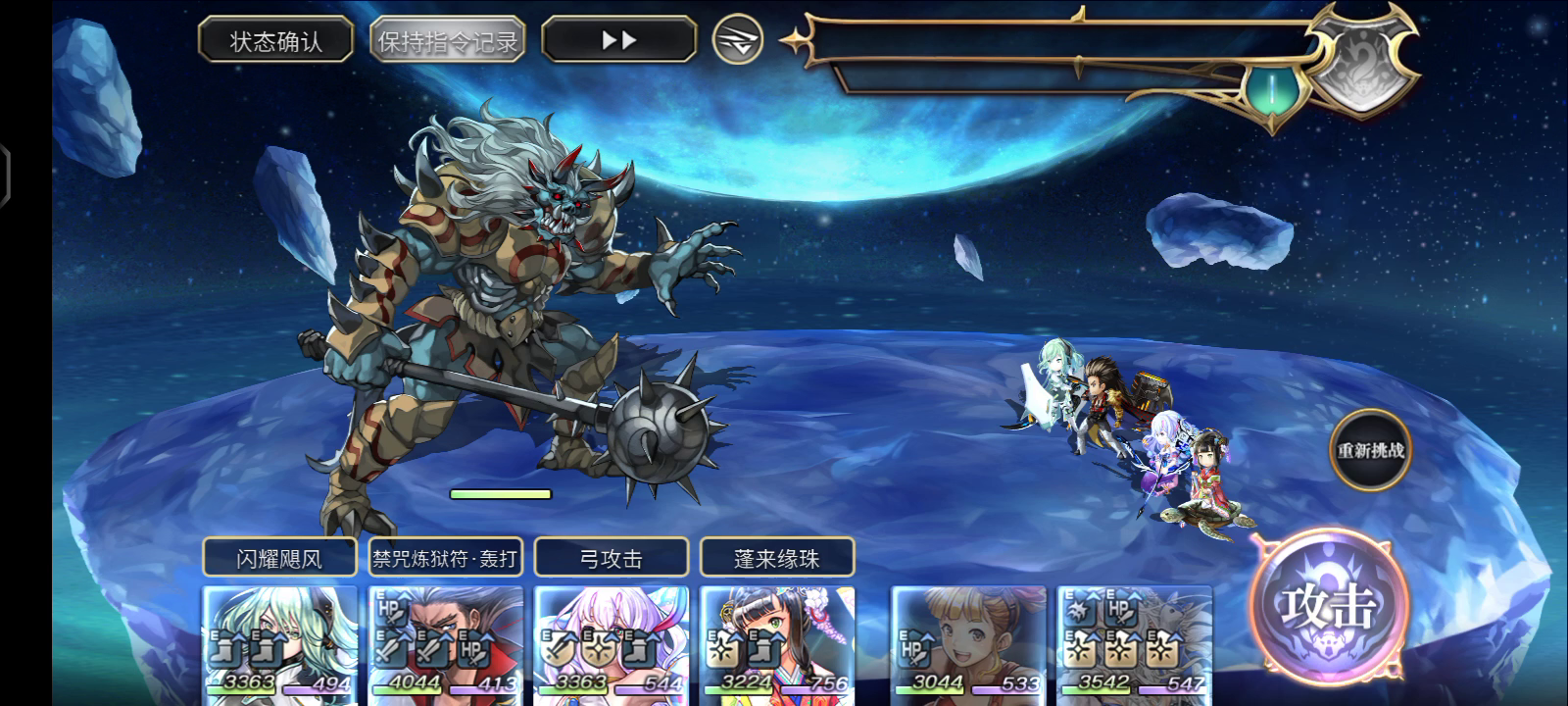Open the 闪耀飓风 skill selection
This screenshot has height=706, width=1568.
pyautogui.click(x=279, y=556)
